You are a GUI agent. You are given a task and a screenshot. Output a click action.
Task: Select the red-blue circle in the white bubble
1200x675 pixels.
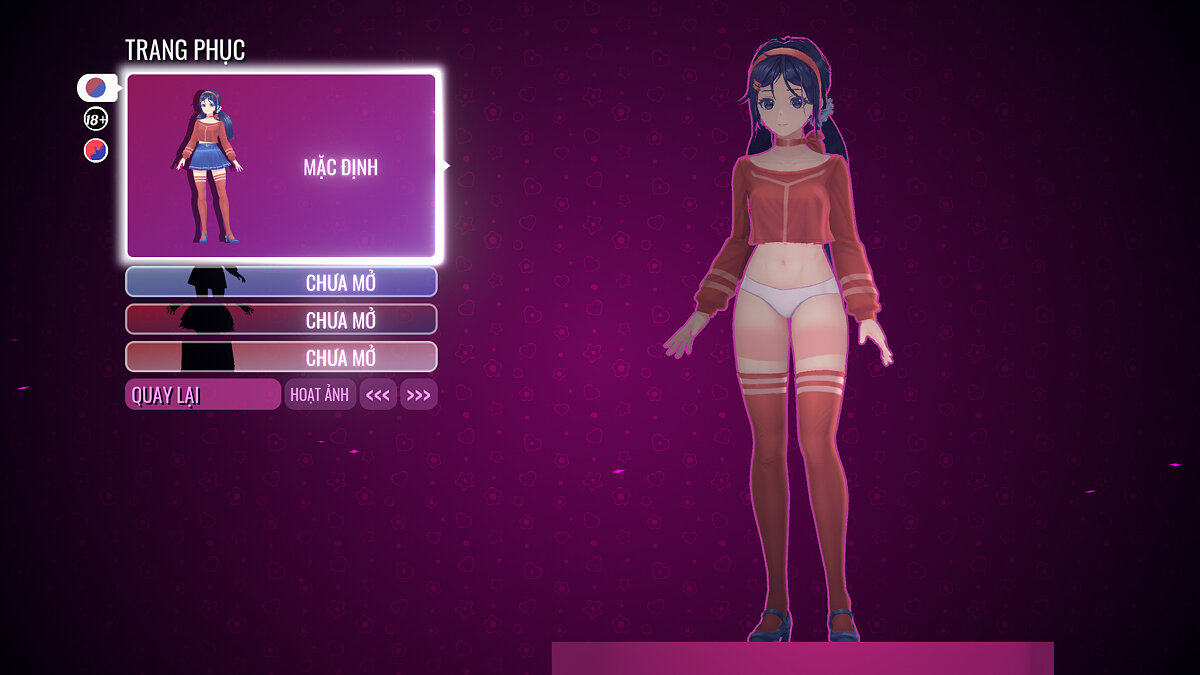[96, 88]
